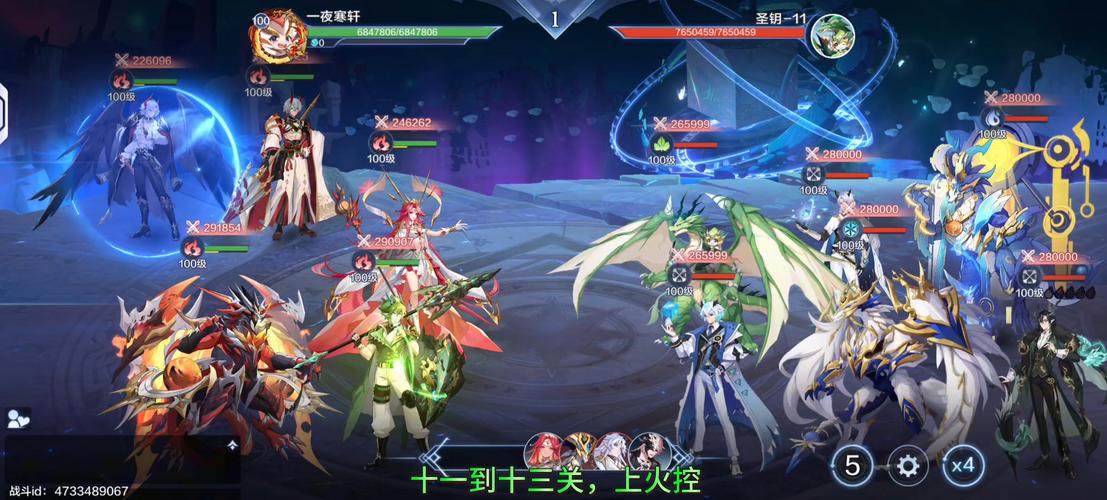
Task: Toggle the x4 battle speed button
Action: click(963, 465)
